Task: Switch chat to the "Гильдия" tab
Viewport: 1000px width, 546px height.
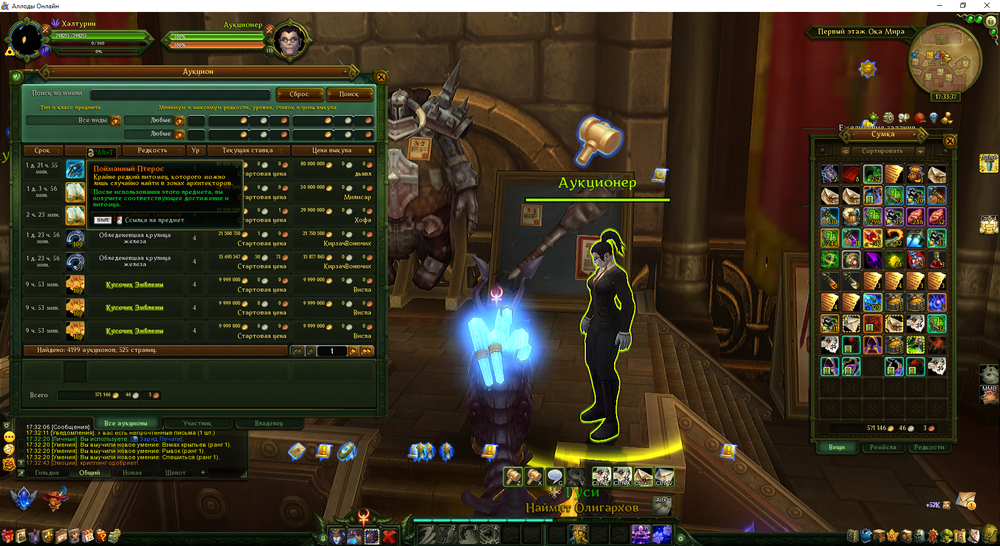Action: pos(47,473)
